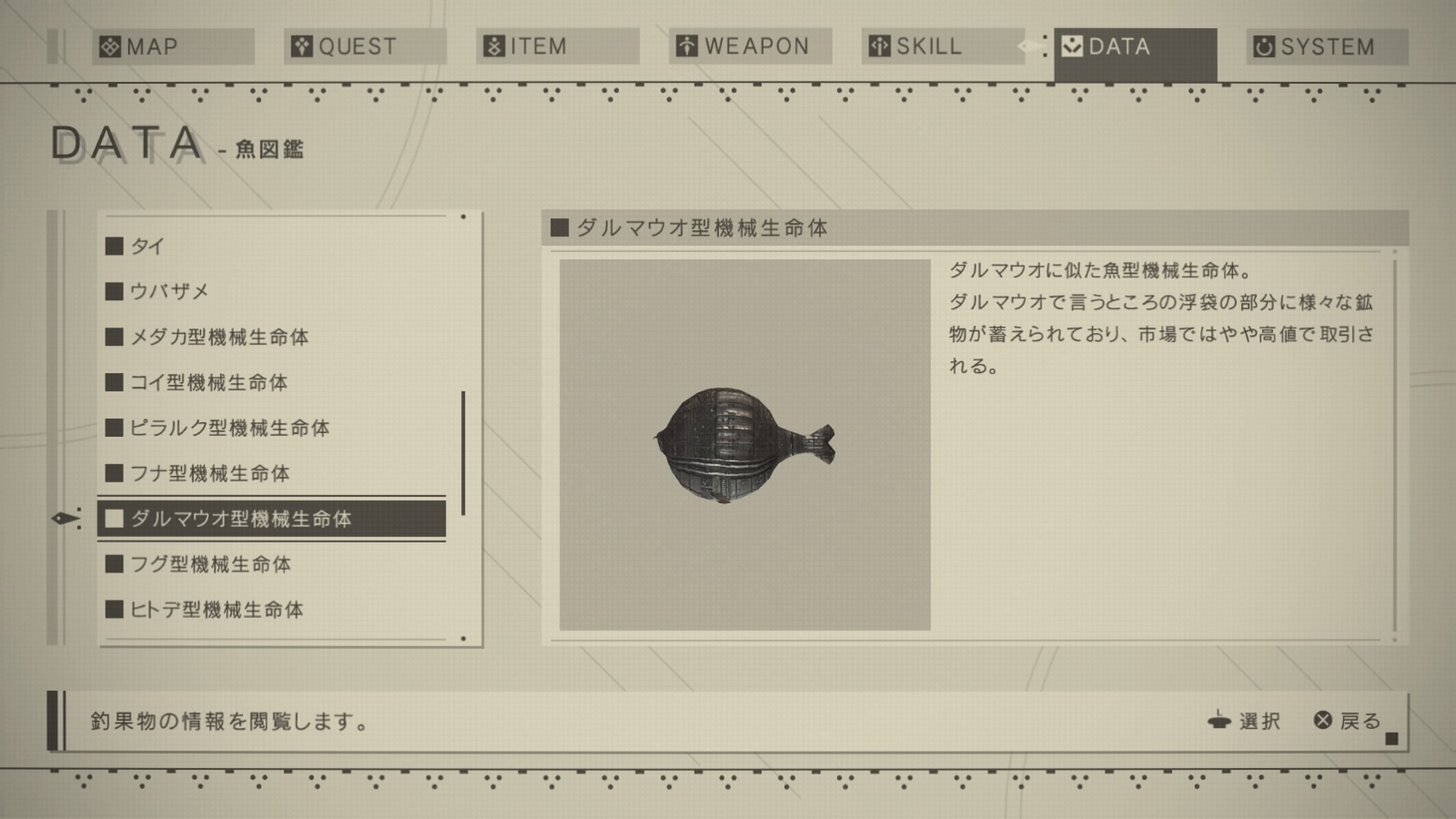The image size is (1456, 819).
Task: Click the SKILL wrench icon
Action: click(880, 46)
